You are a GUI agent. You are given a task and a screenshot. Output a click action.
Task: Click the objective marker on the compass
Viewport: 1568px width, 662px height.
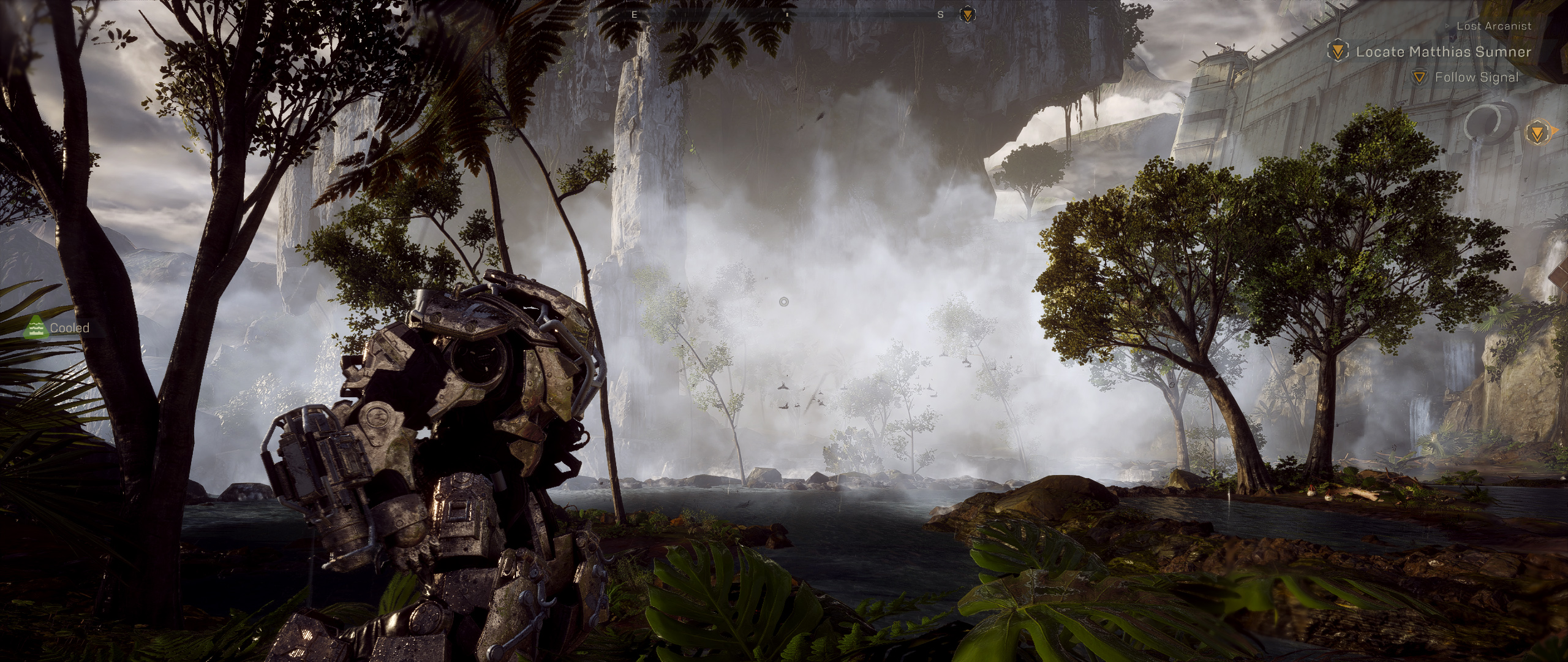(967, 15)
